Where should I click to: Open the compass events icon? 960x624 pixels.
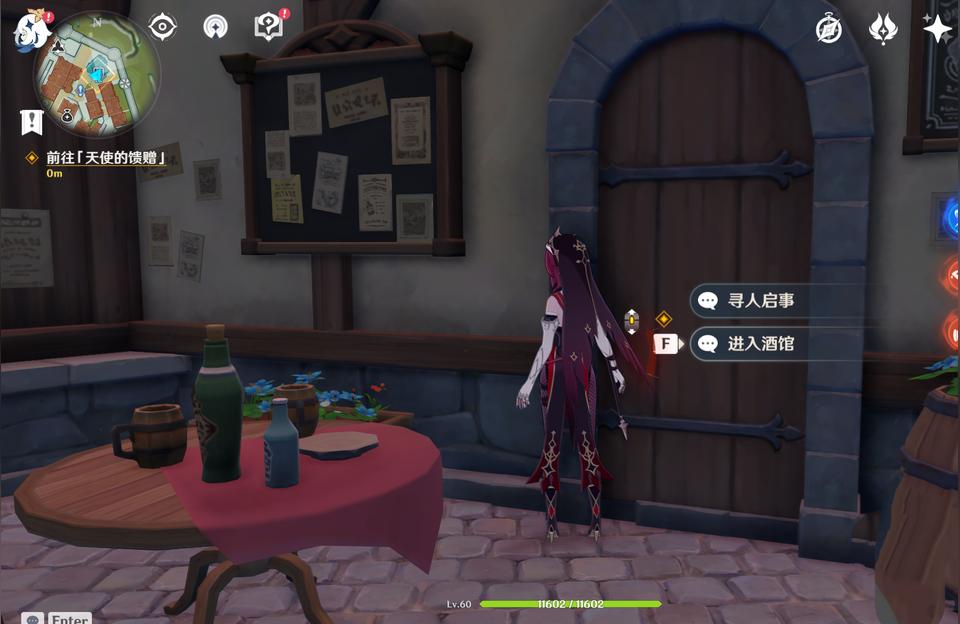[828, 29]
